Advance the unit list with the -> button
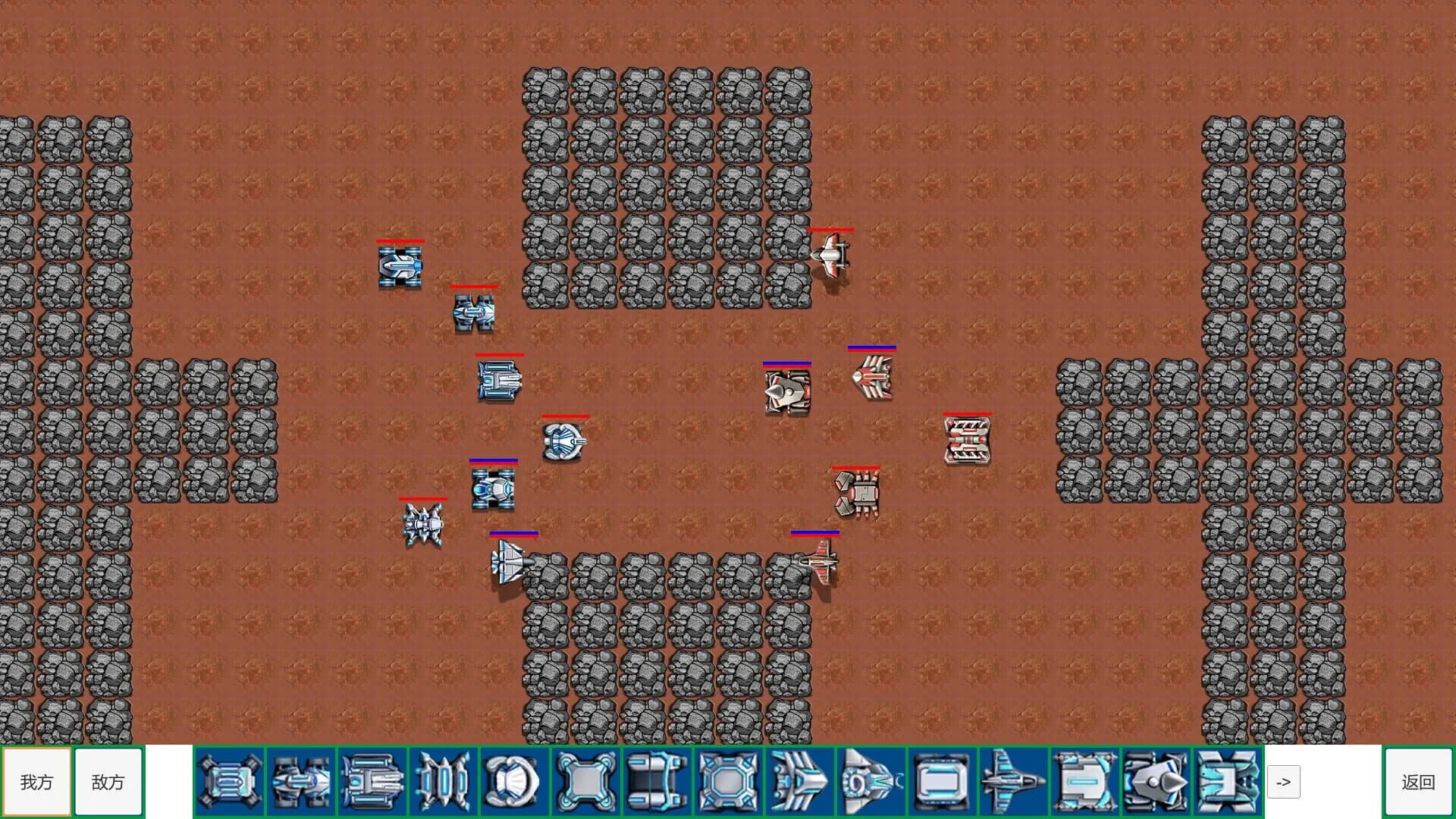The width and height of the screenshot is (1456, 819). pyautogui.click(x=1284, y=782)
